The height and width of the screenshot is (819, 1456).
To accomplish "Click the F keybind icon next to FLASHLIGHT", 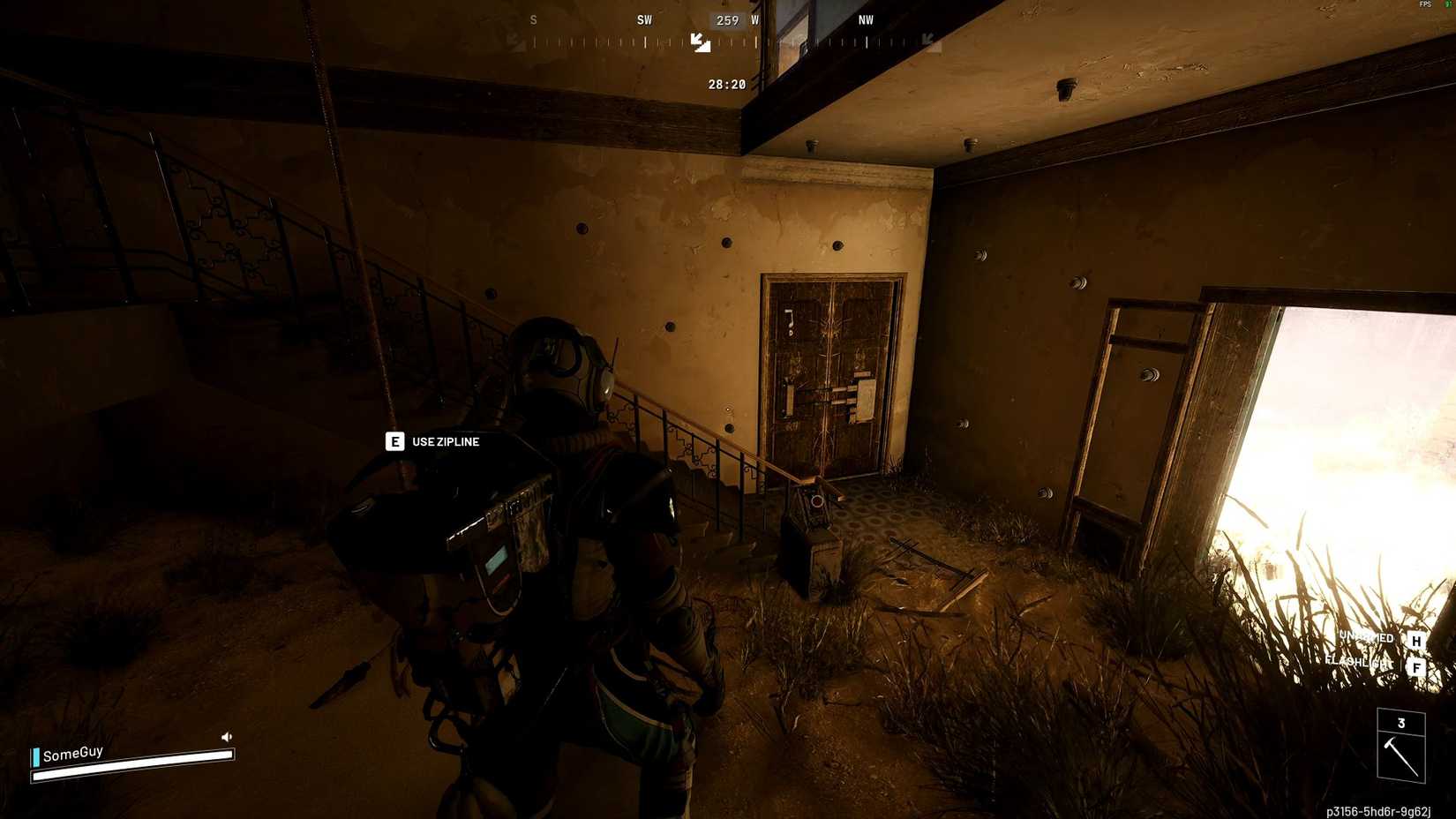I will click(x=1417, y=668).
